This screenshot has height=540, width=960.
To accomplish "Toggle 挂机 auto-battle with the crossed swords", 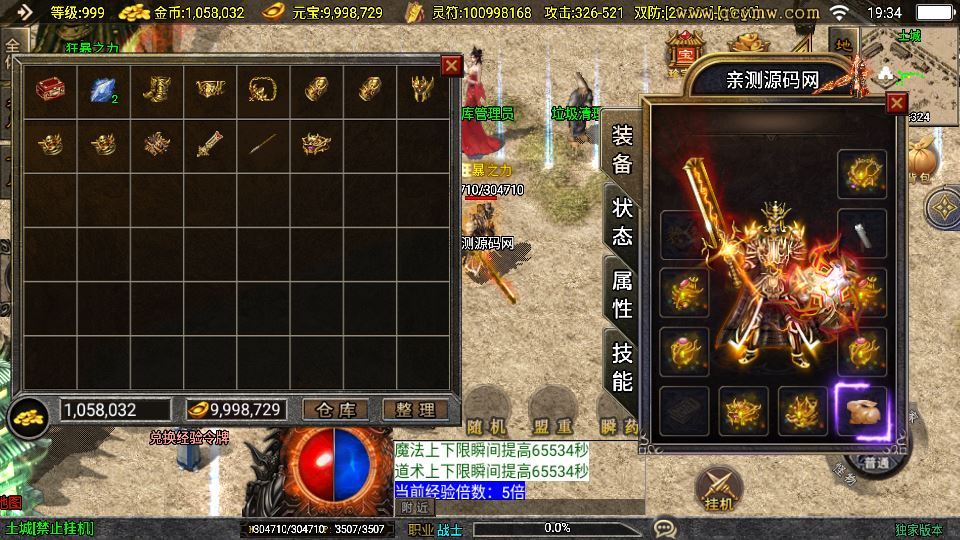I will tap(717, 487).
